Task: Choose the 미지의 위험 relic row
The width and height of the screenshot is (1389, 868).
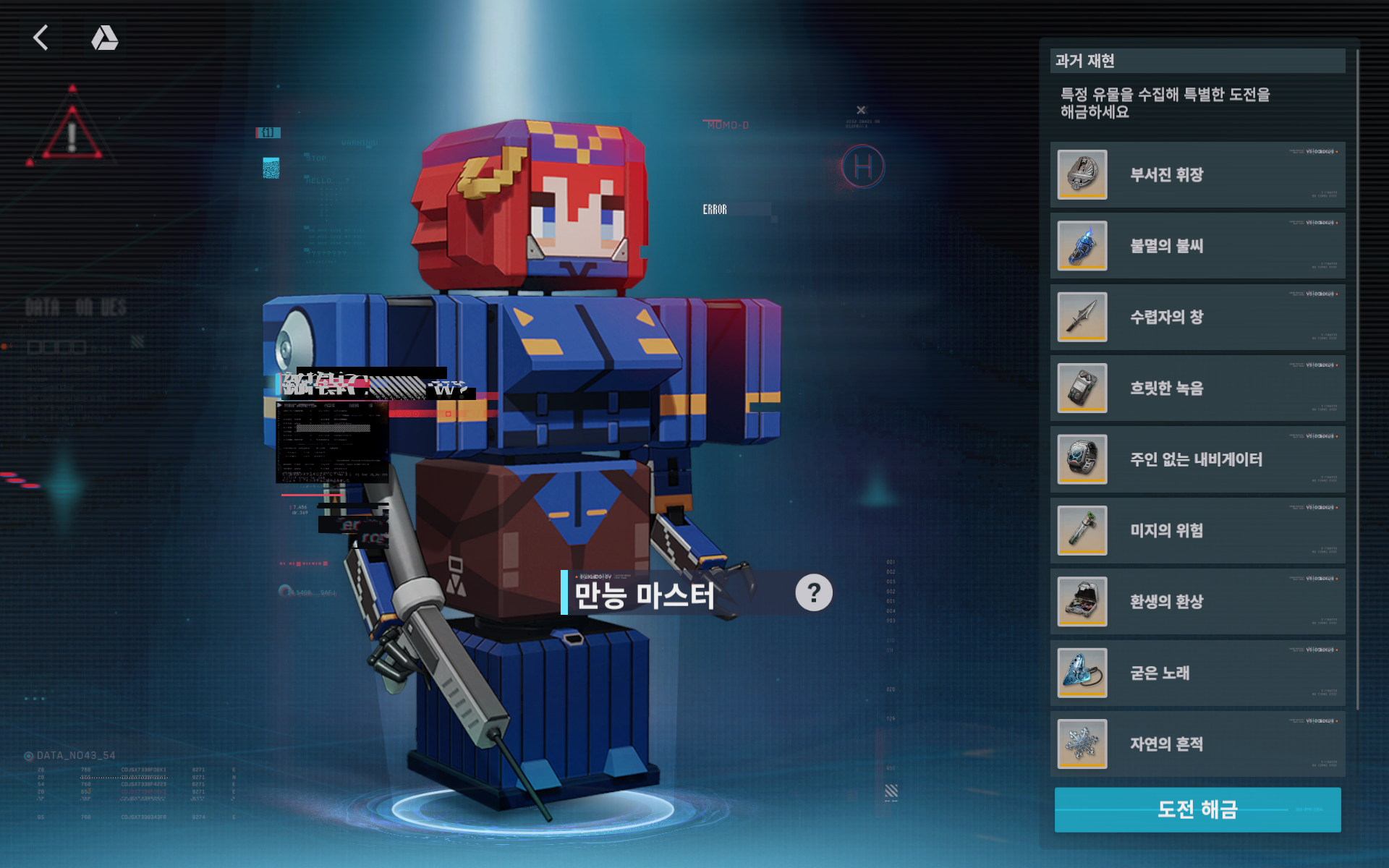Action: 1197,530
